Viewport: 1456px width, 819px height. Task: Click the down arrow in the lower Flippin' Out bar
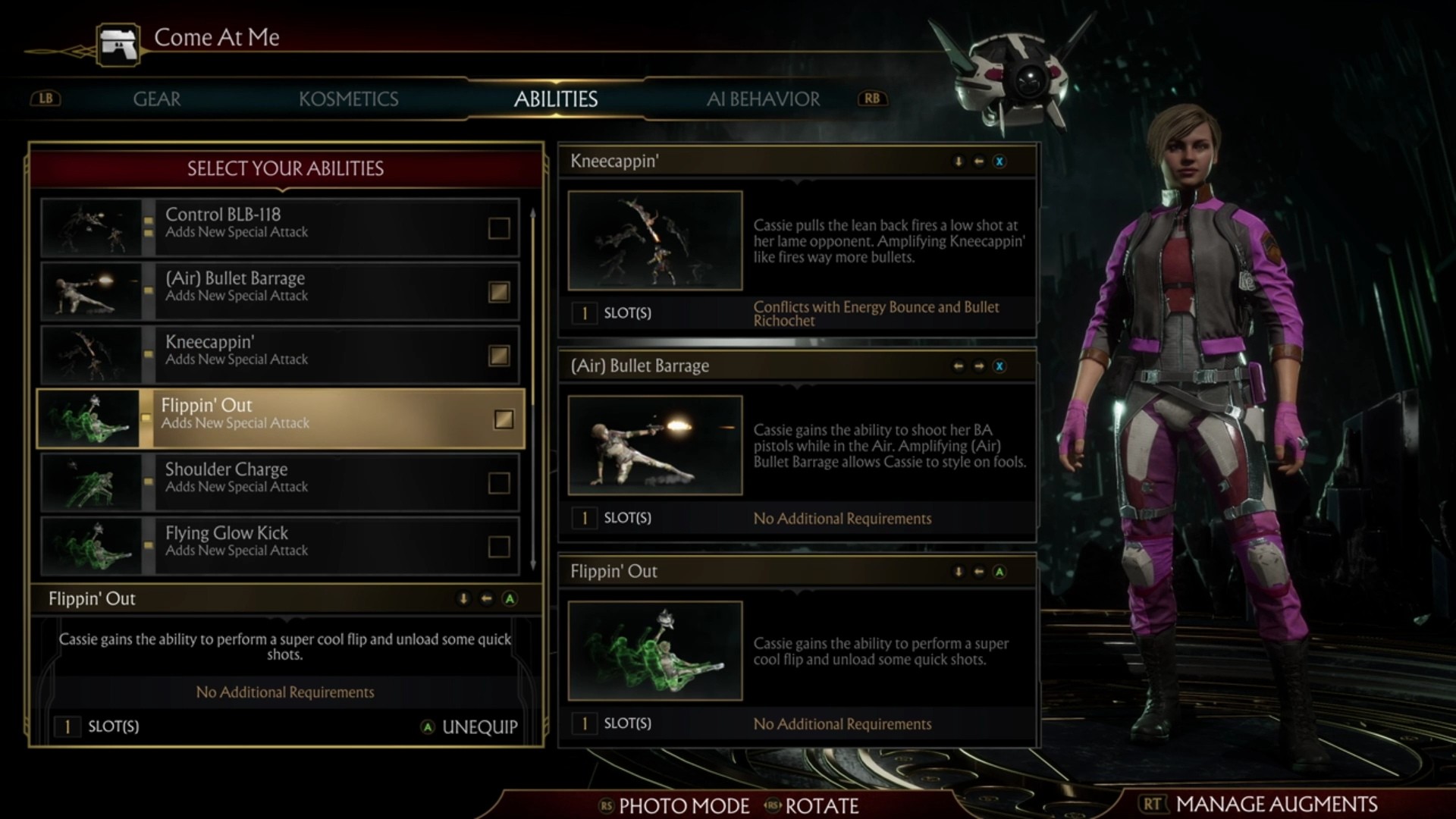[x=462, y=599]
